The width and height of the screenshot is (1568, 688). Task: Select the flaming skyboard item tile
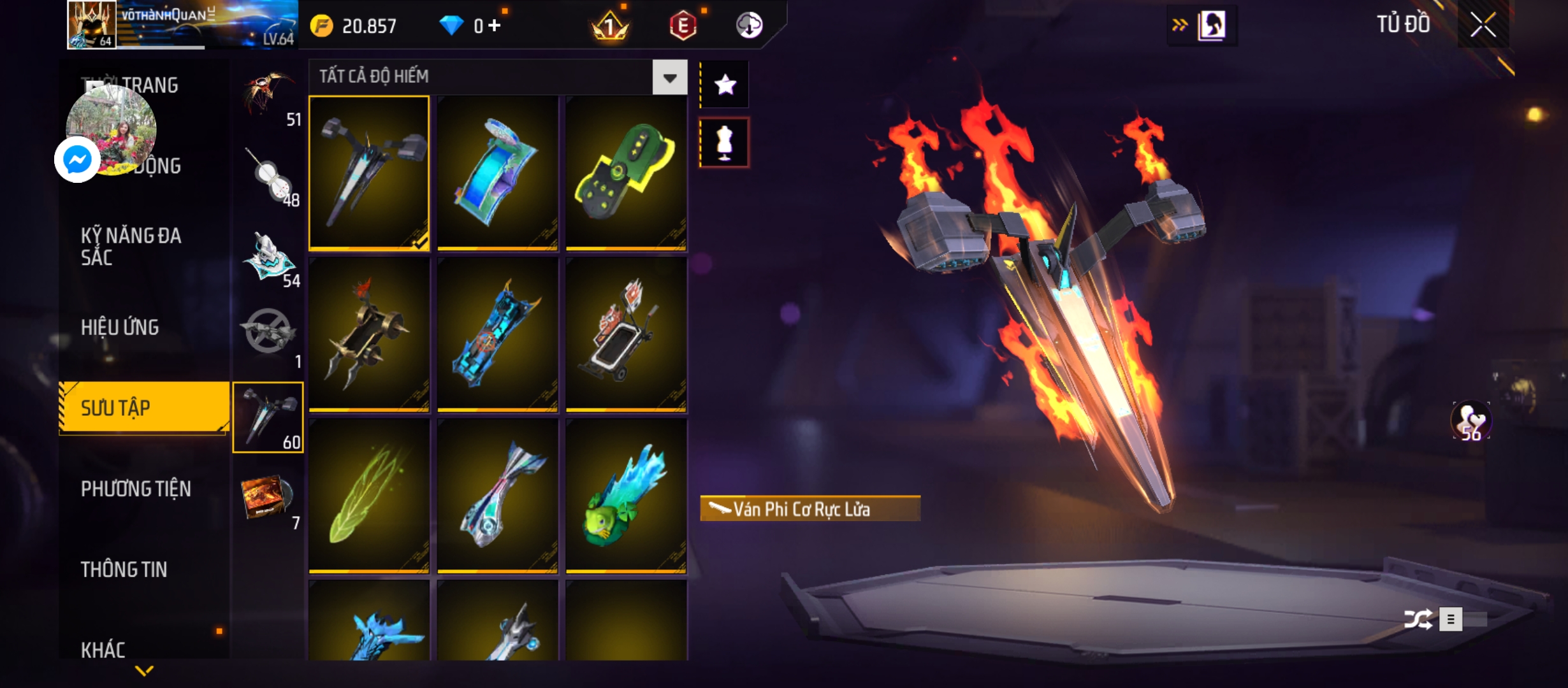(x=369, y=173)
